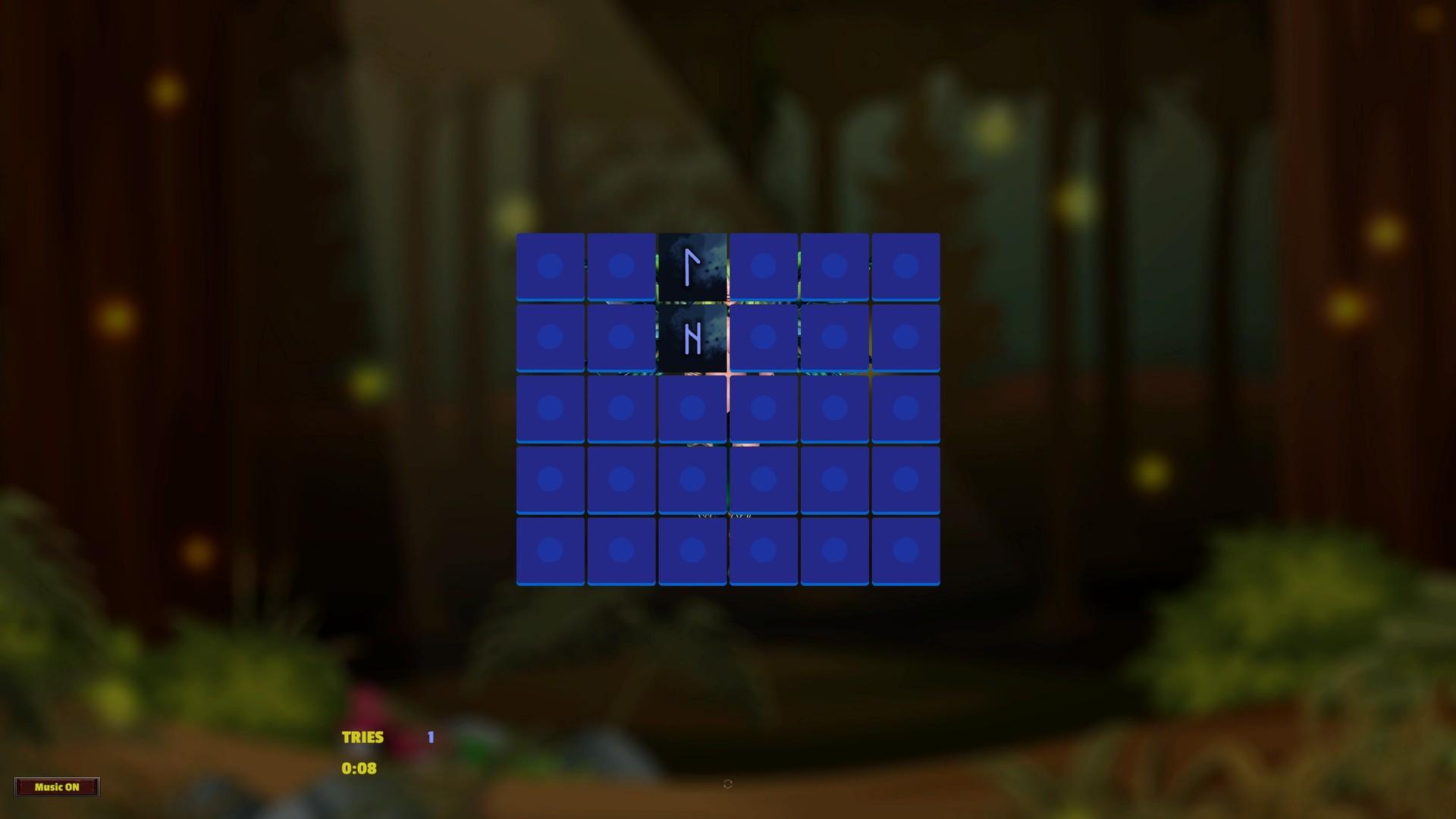Flip the top-left face-down card

[551, 265]
